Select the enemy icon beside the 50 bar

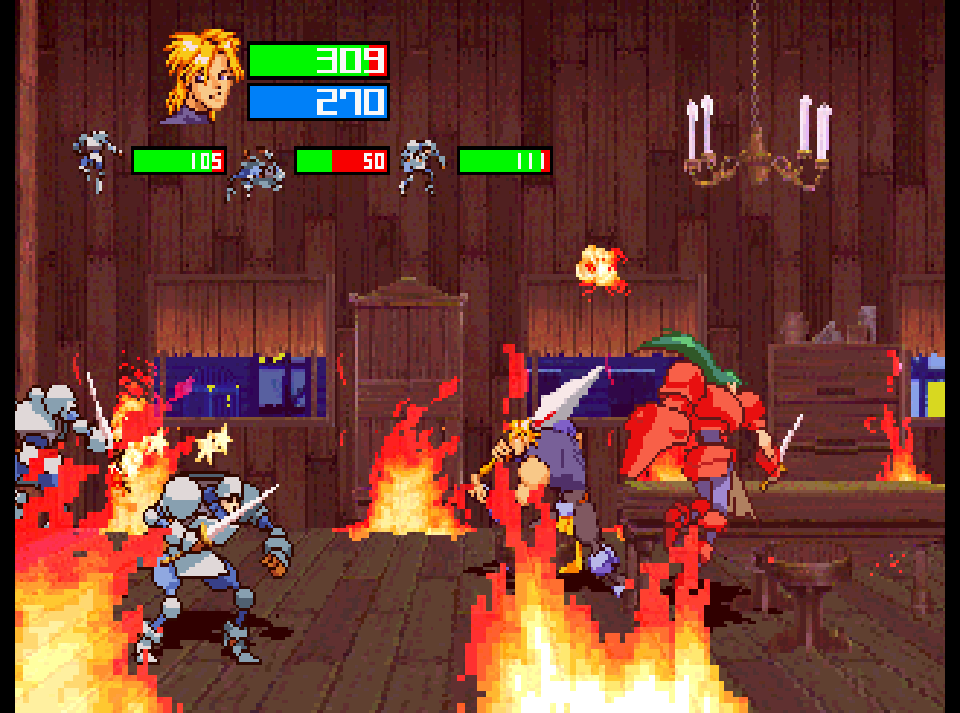point(258,171)
